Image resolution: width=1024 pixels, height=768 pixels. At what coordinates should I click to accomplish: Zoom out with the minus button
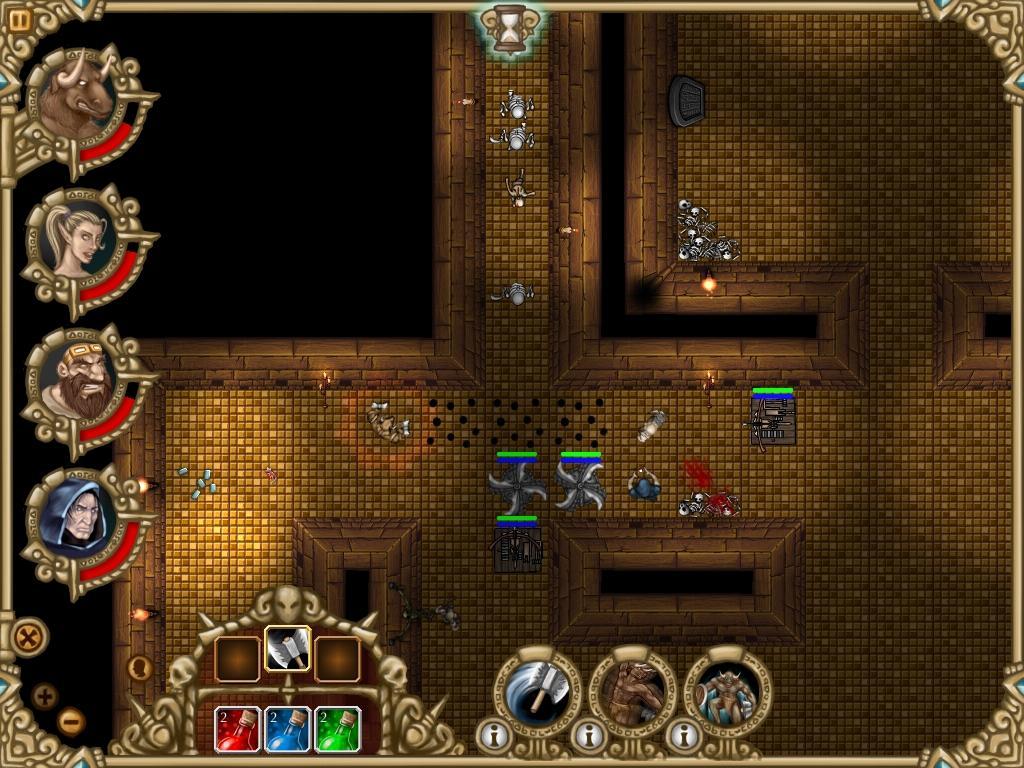(x=70, y=720)
